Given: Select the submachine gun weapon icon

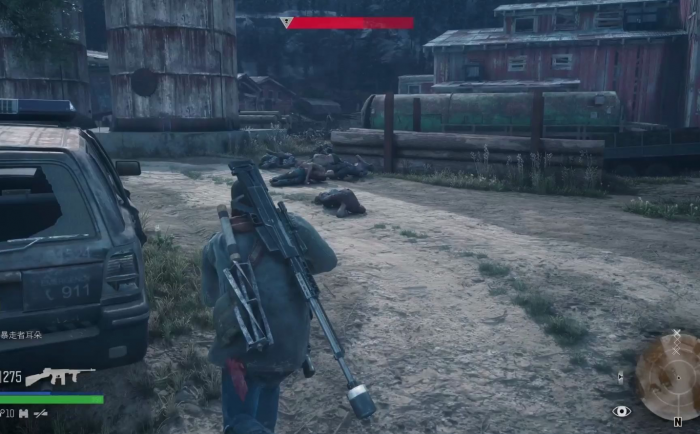Looking at the screenshot, I should (58, 377).
